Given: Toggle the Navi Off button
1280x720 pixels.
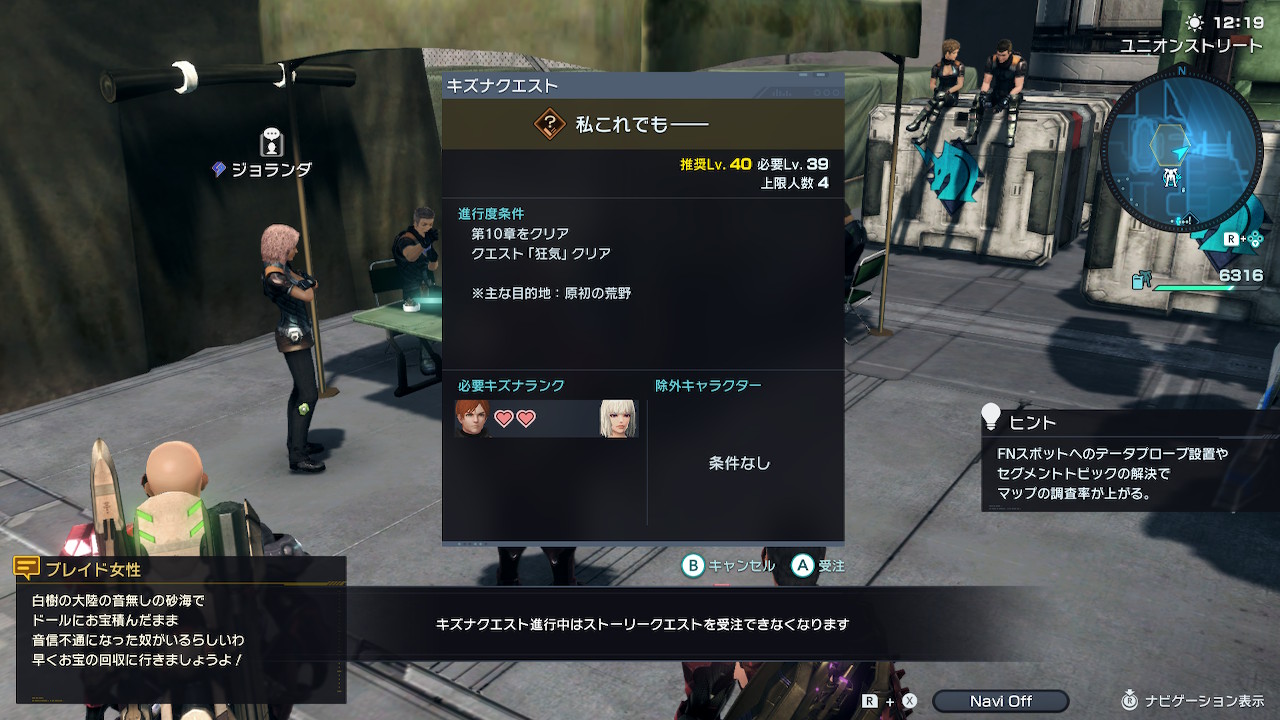Looking at the screenshot, I should pos(999,701).
